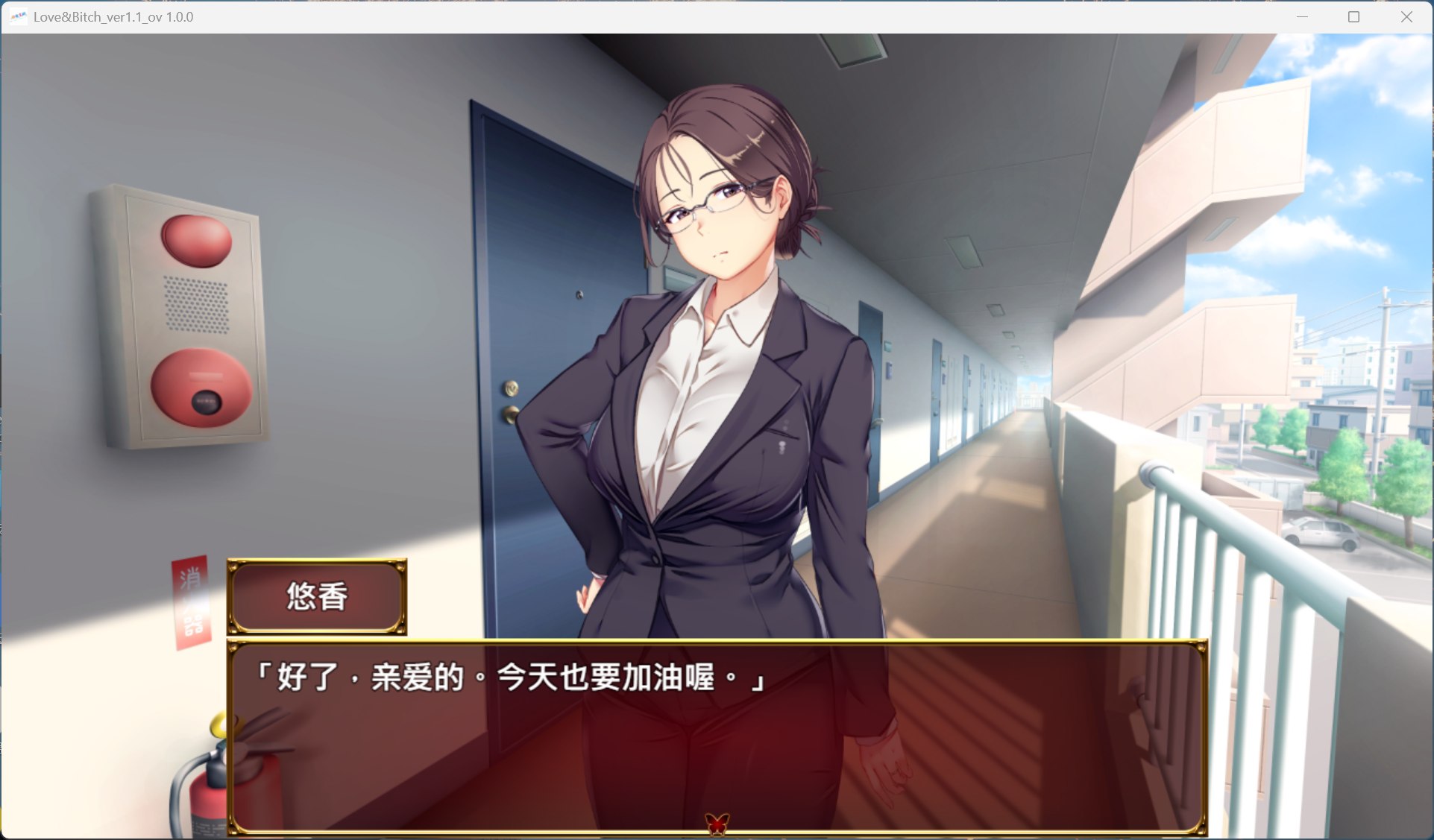This screenshot has width=1434, height=840.
Task: Maximize the game window
Action: (x=1353, y=16)
